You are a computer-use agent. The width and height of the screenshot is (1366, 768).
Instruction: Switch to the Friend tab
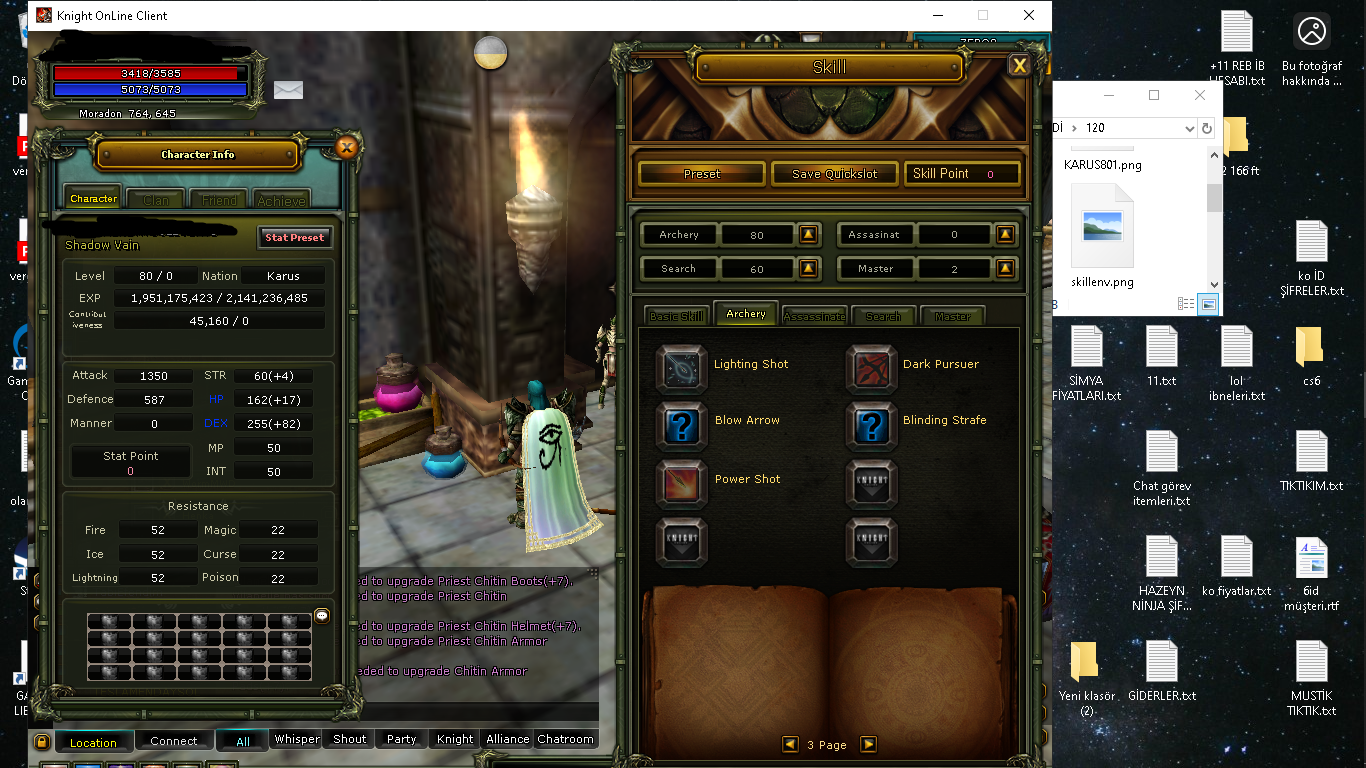219,200
